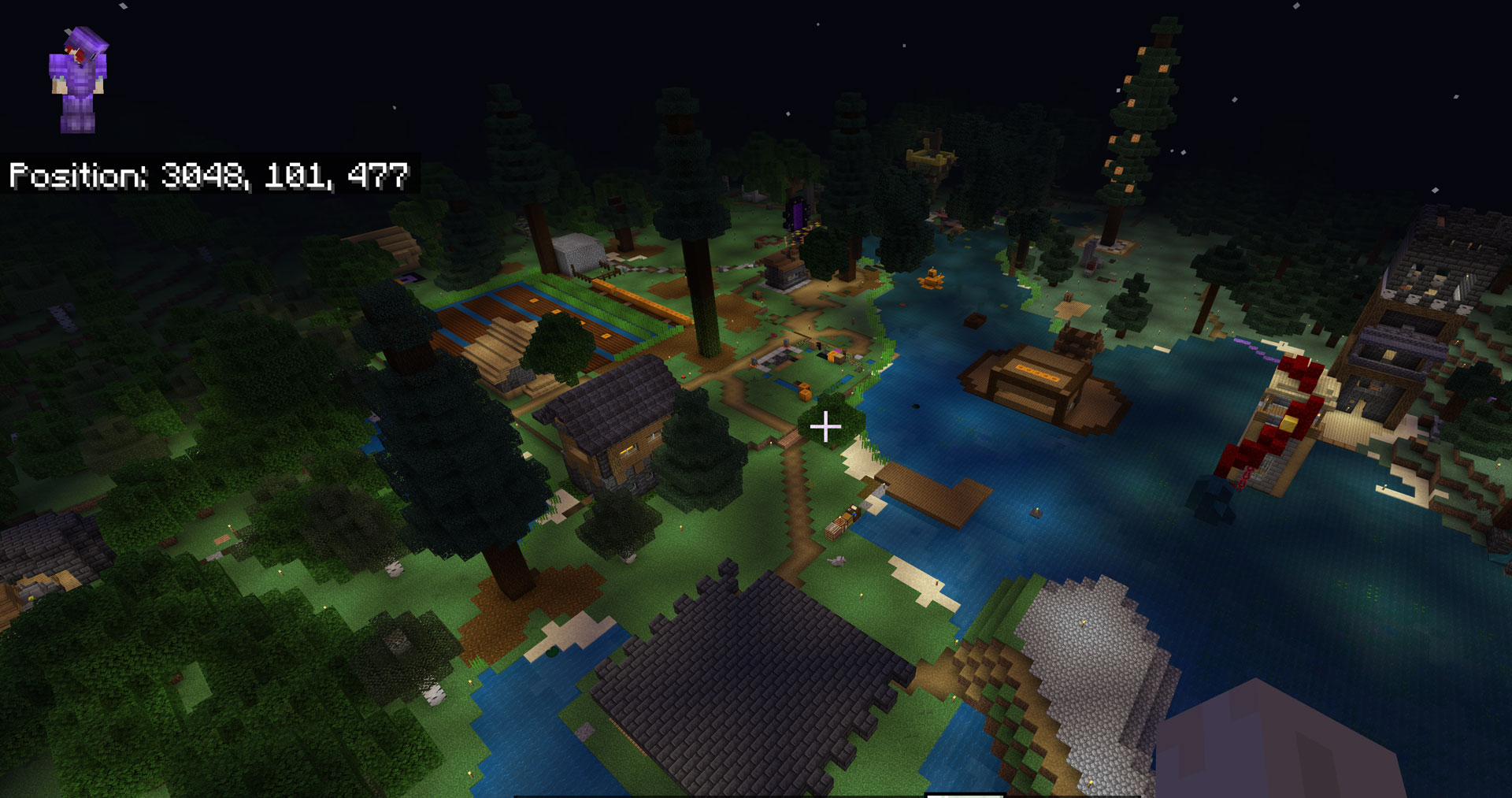Click the torch on the cobblestone path bottom-right

point(1090,781)
